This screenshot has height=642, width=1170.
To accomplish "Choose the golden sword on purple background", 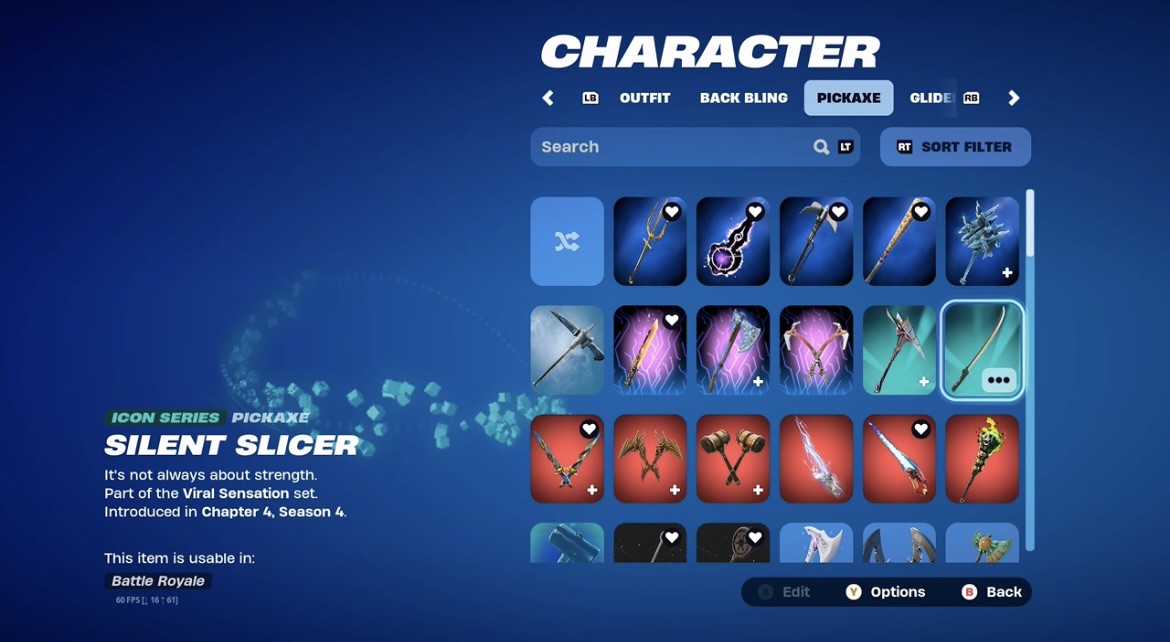I will 650,350.
